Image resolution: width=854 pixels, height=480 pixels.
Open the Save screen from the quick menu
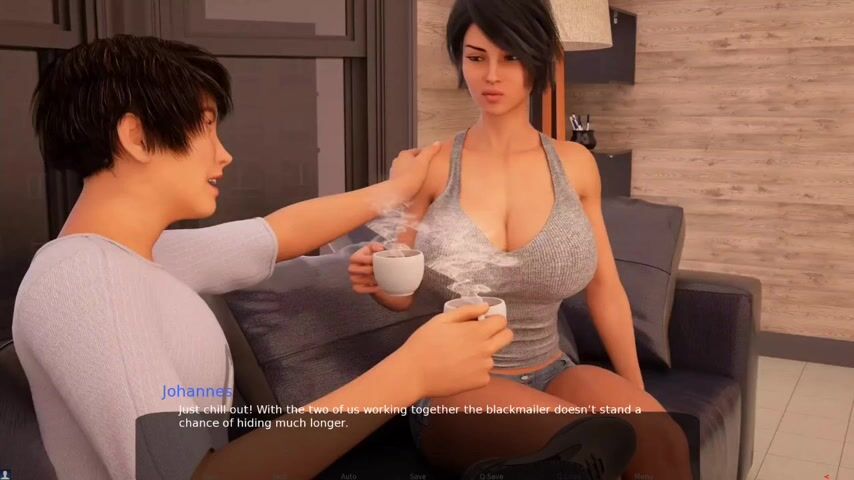(418, 476)
